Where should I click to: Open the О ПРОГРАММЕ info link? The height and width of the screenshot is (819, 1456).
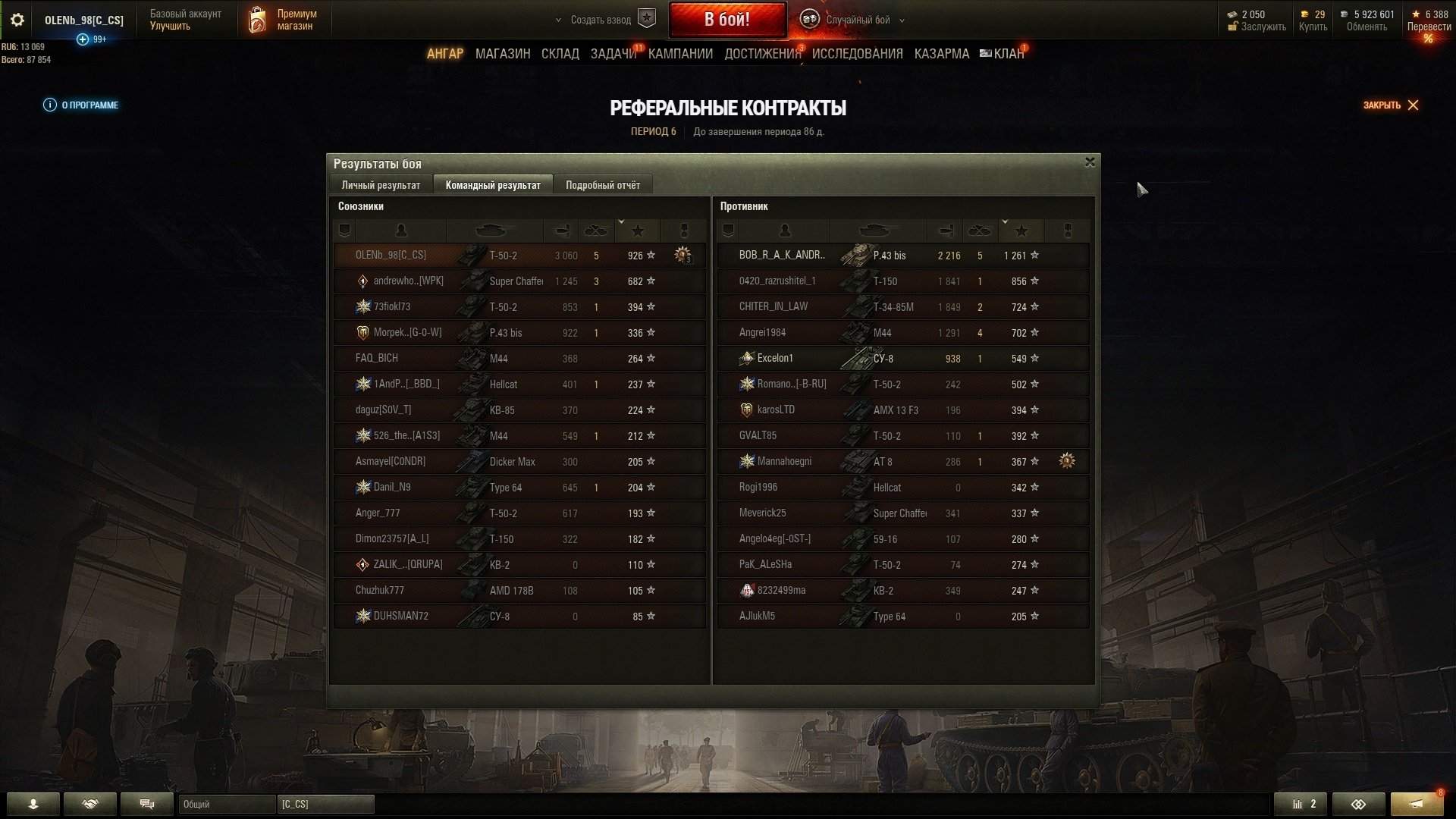[x=82, y=105]
